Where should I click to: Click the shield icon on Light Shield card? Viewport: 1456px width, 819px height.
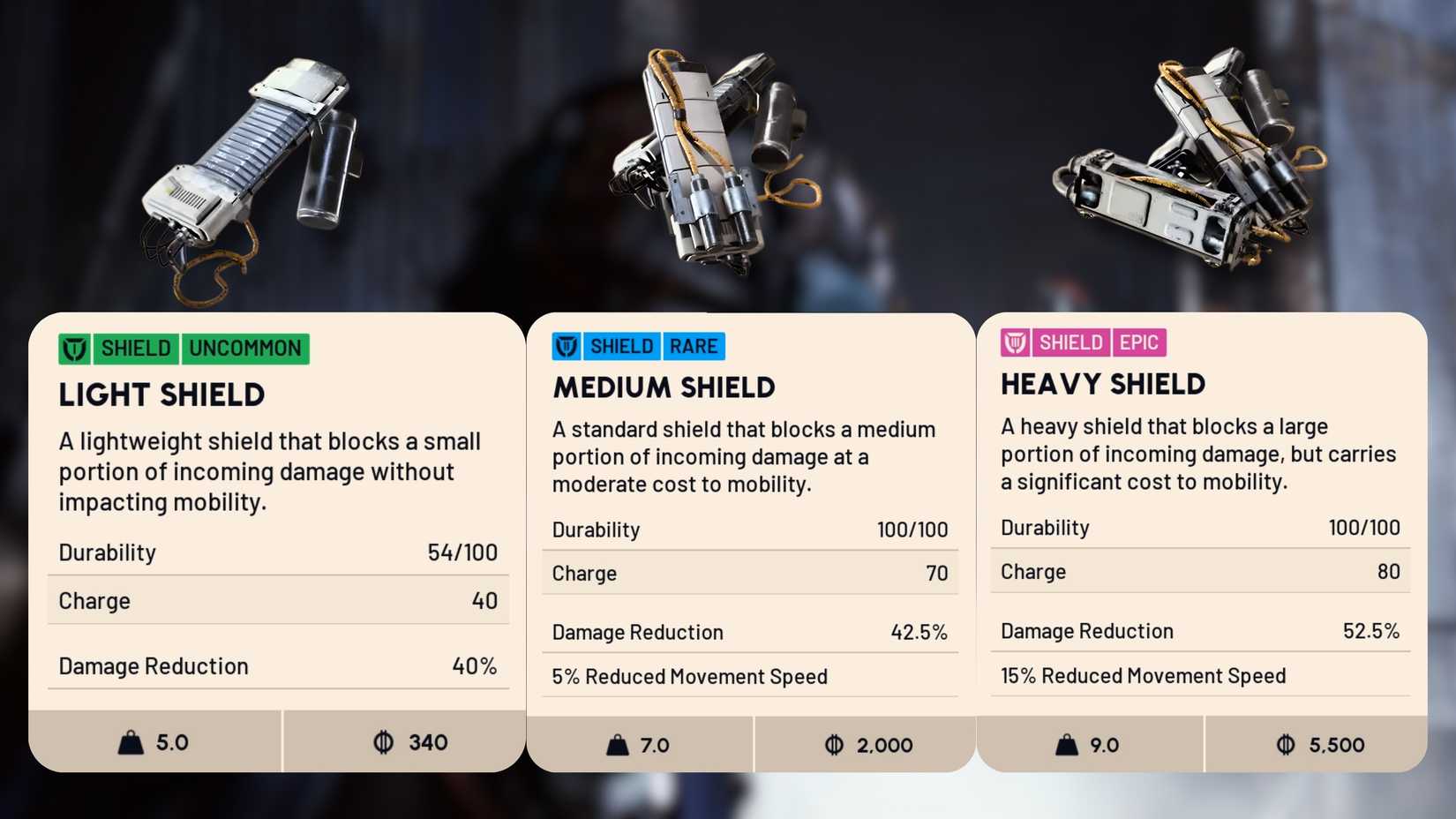point(75,349)
